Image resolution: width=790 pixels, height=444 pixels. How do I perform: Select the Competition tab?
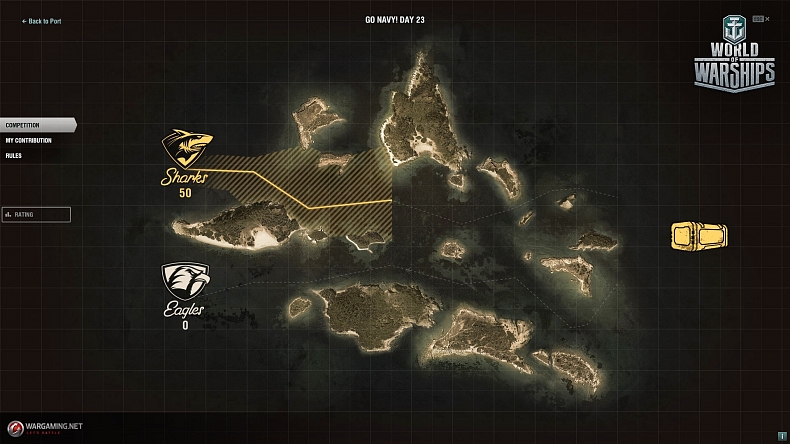coord(23,125)
